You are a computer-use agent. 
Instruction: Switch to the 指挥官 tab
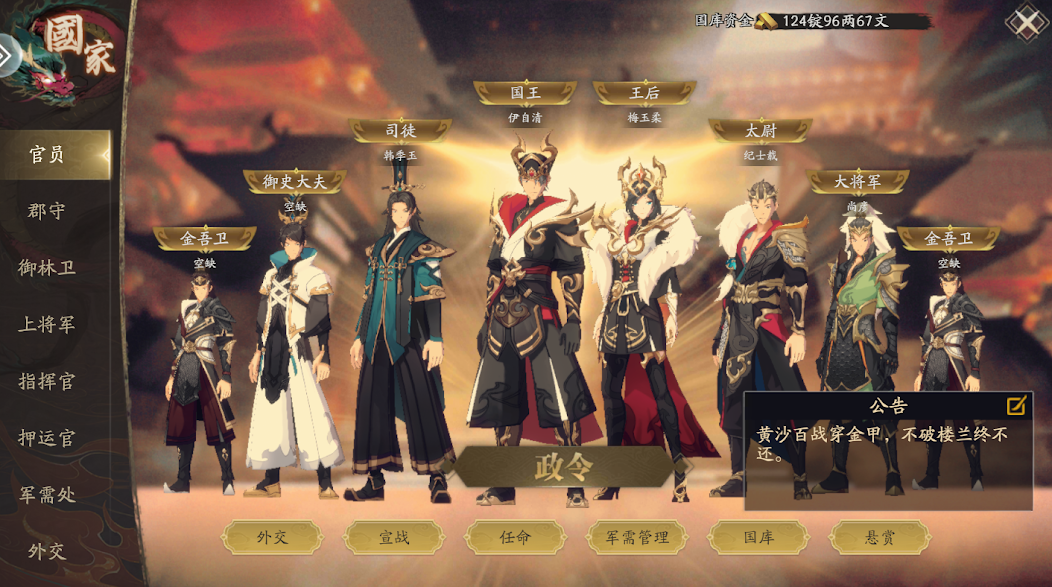tap(47, 381)
